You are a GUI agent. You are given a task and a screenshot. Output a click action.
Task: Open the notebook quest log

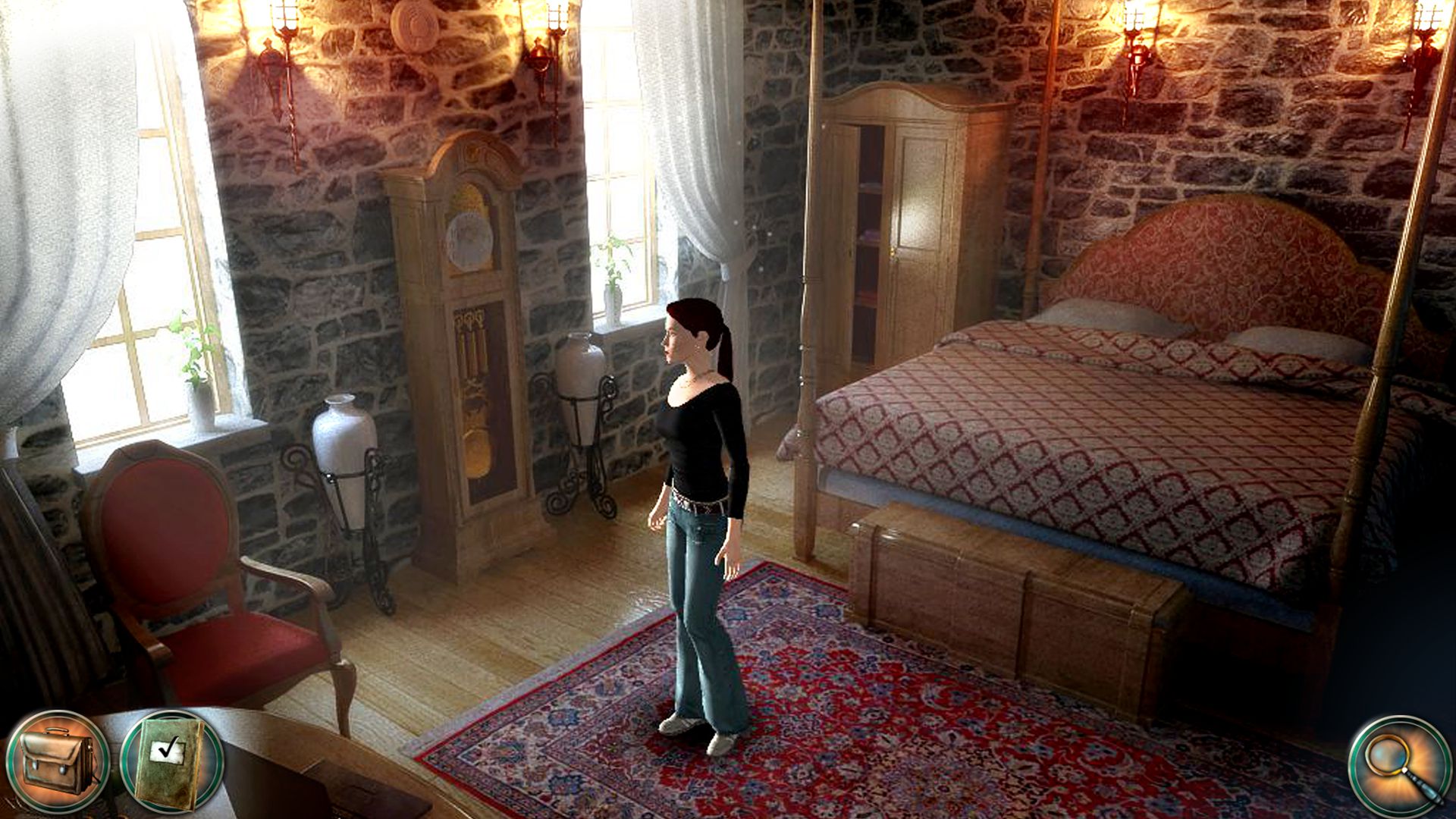(x=163, y=758)
